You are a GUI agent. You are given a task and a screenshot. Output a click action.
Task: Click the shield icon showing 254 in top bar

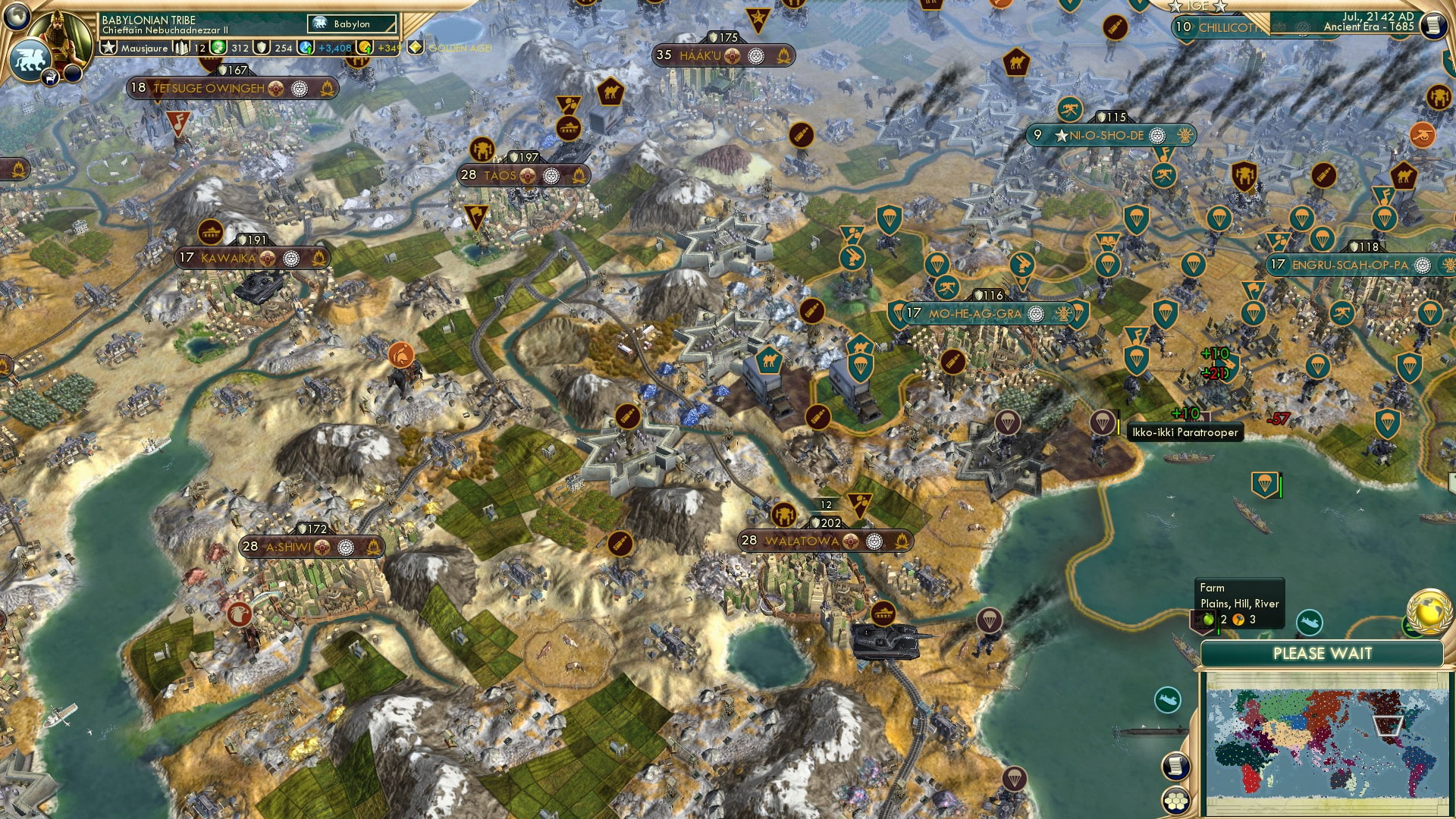tap(262, 48)
